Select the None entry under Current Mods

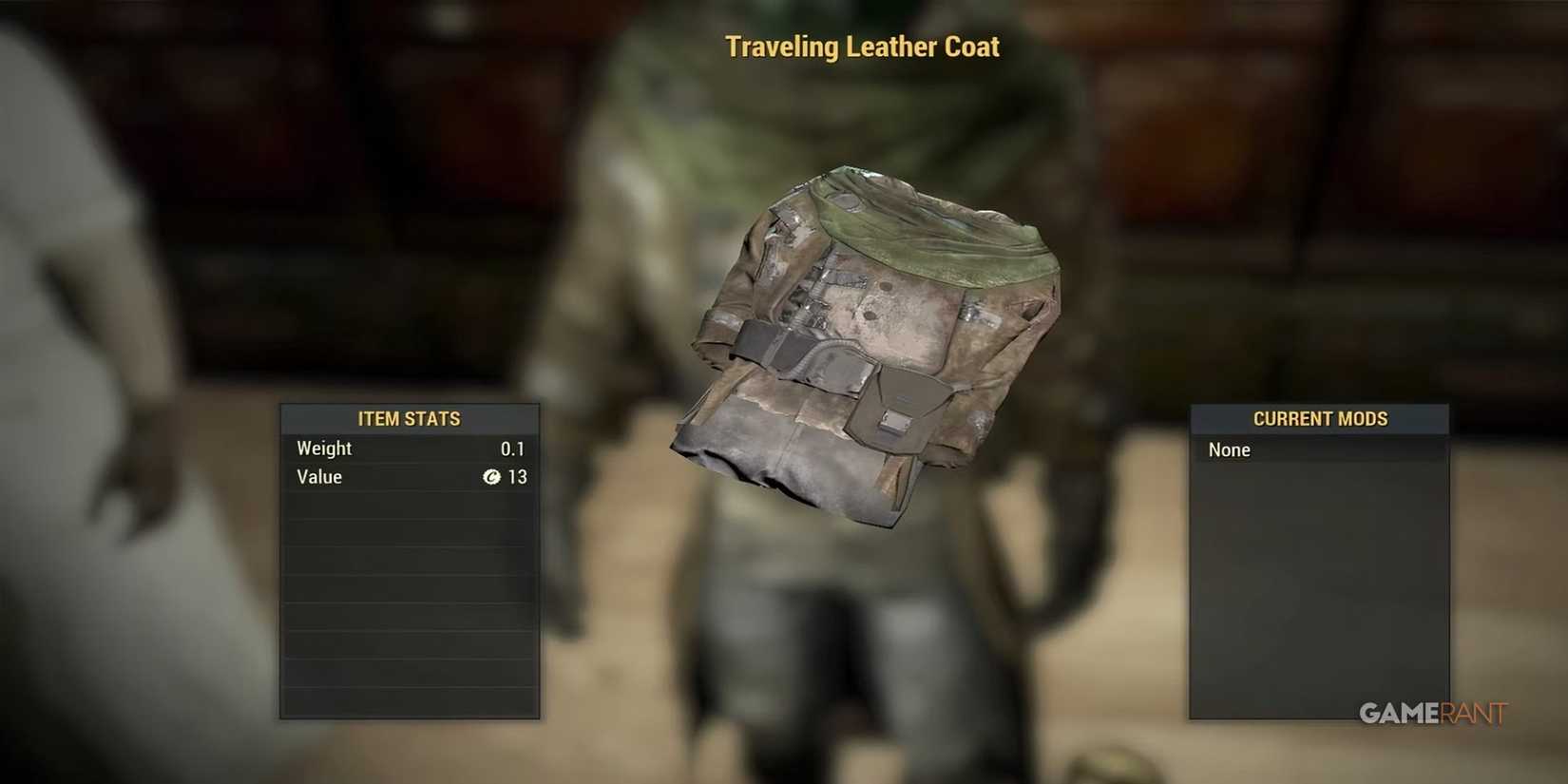[1229, 449]
